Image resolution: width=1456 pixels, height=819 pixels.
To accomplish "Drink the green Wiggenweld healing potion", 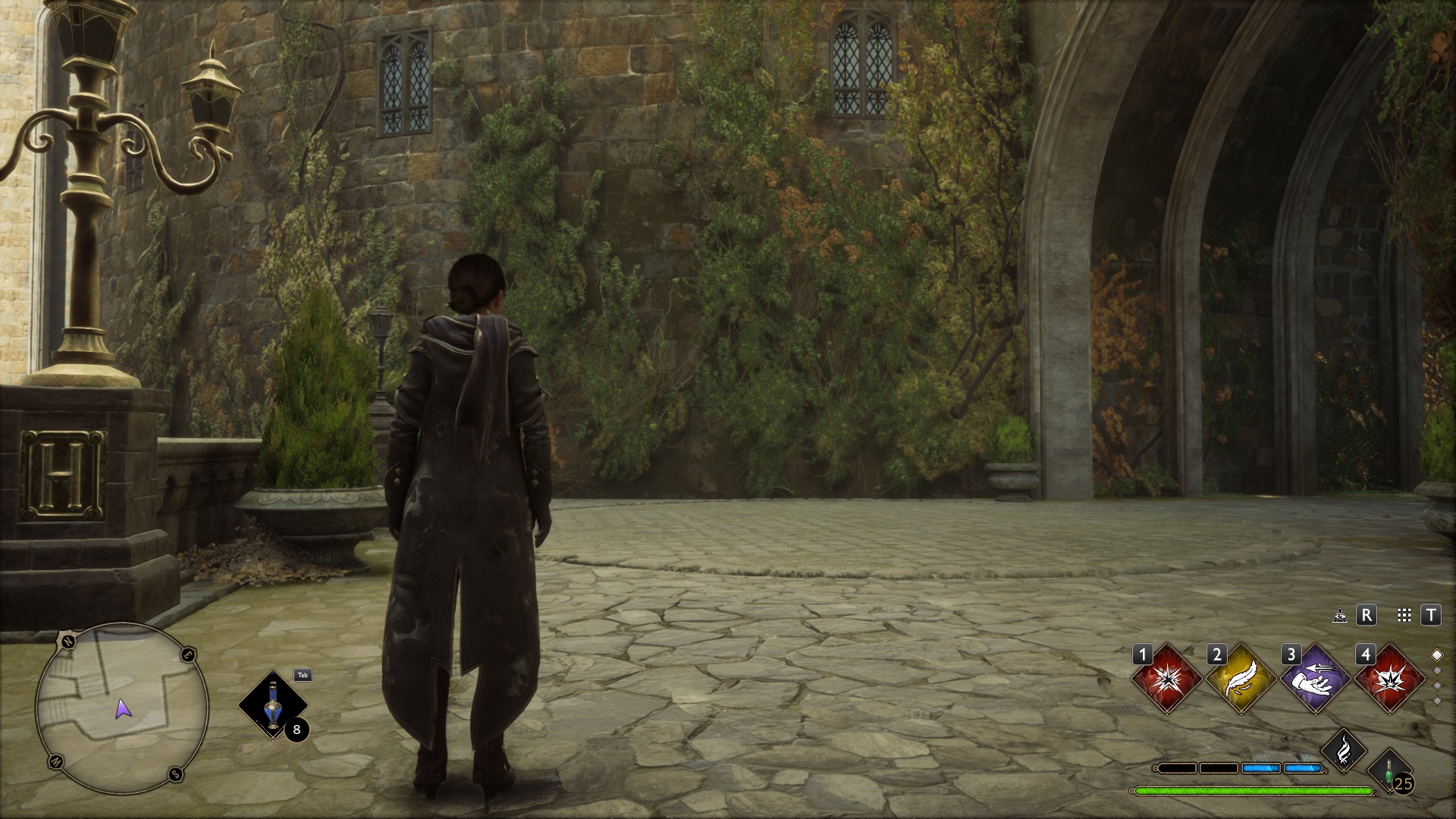I will [x=1389, y=769].
